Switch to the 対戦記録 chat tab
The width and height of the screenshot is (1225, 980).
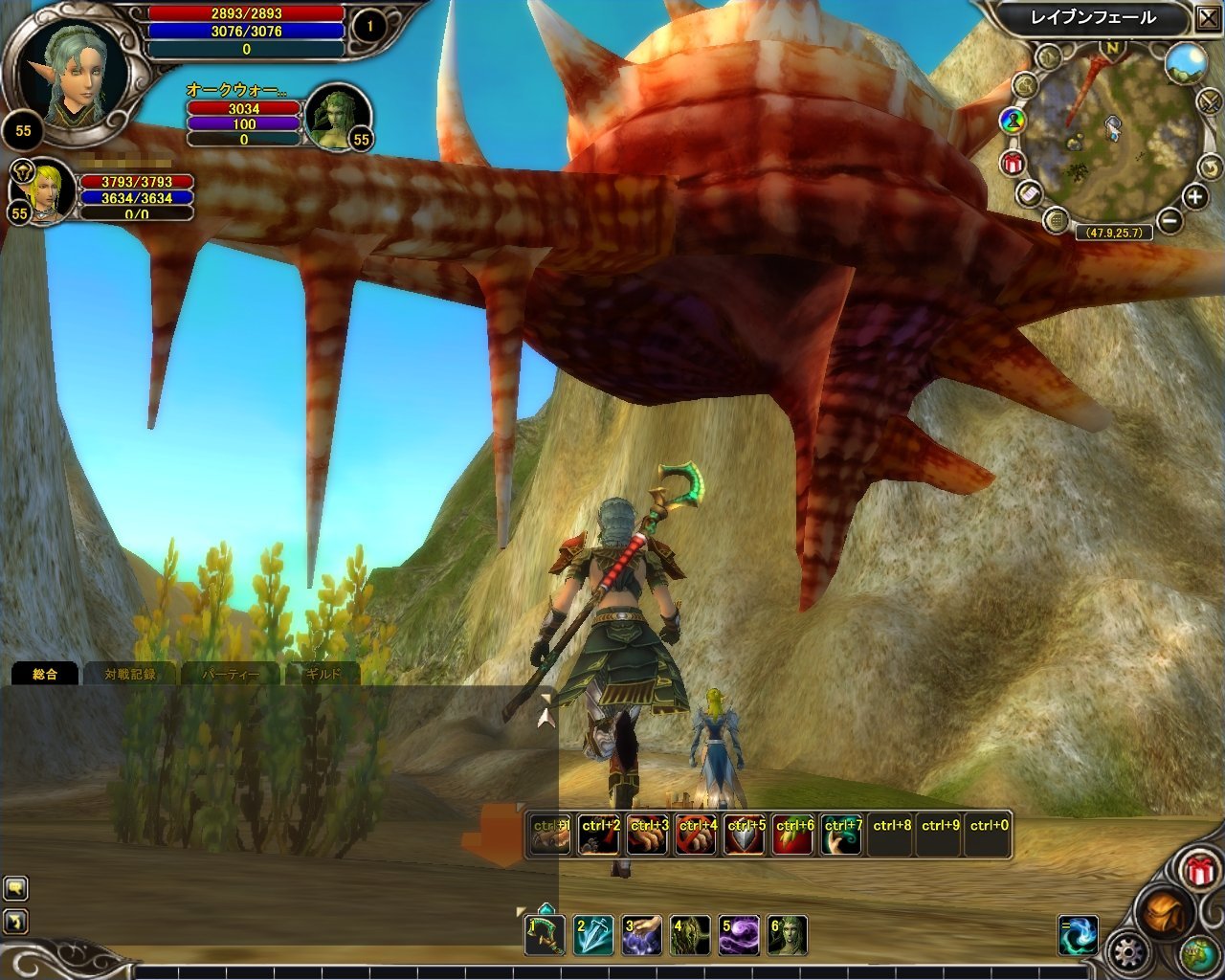pos(130,674)
